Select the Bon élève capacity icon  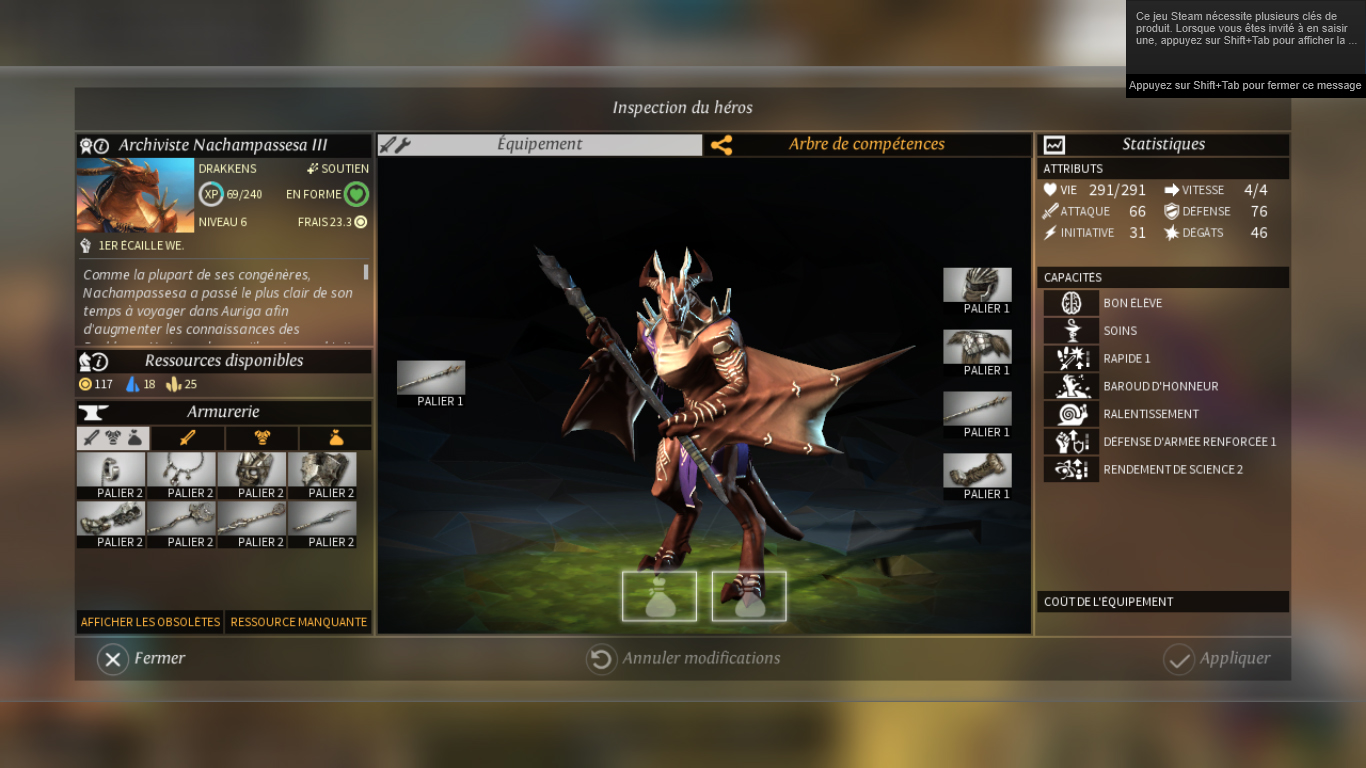pyautogui.click(x=1071, y=303)
